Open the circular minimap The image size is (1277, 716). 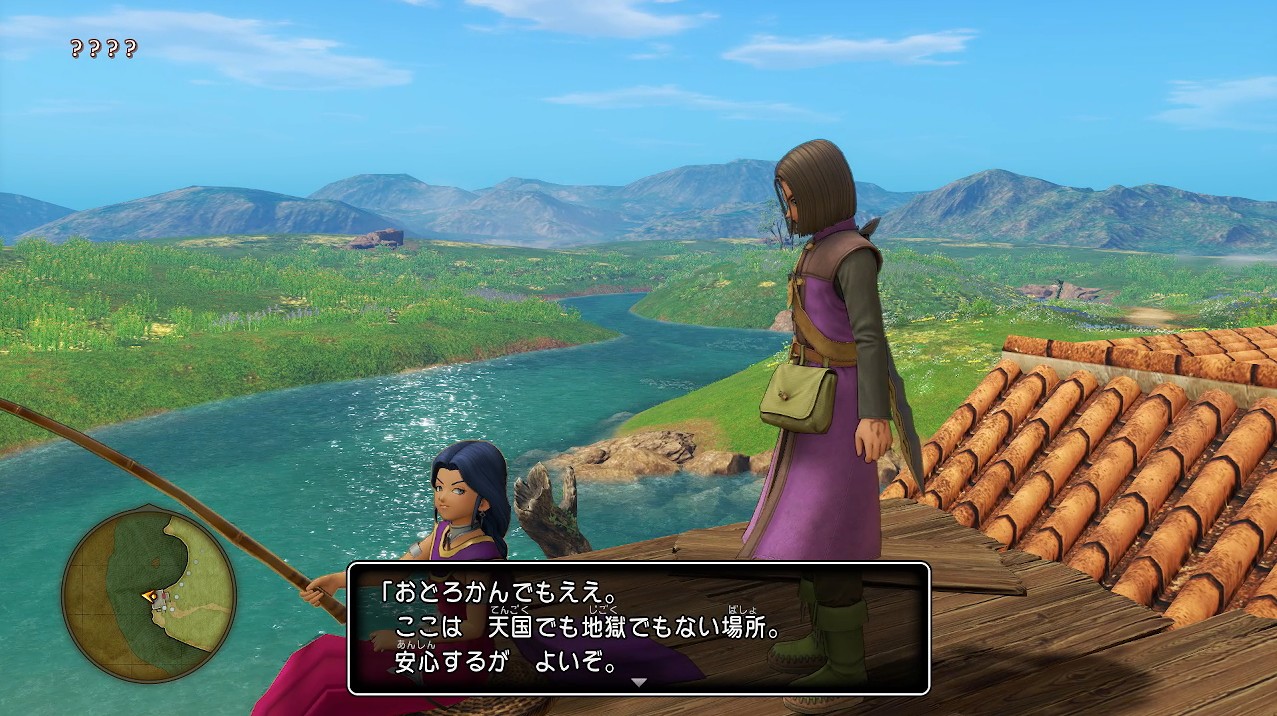[x=148, y=595]
